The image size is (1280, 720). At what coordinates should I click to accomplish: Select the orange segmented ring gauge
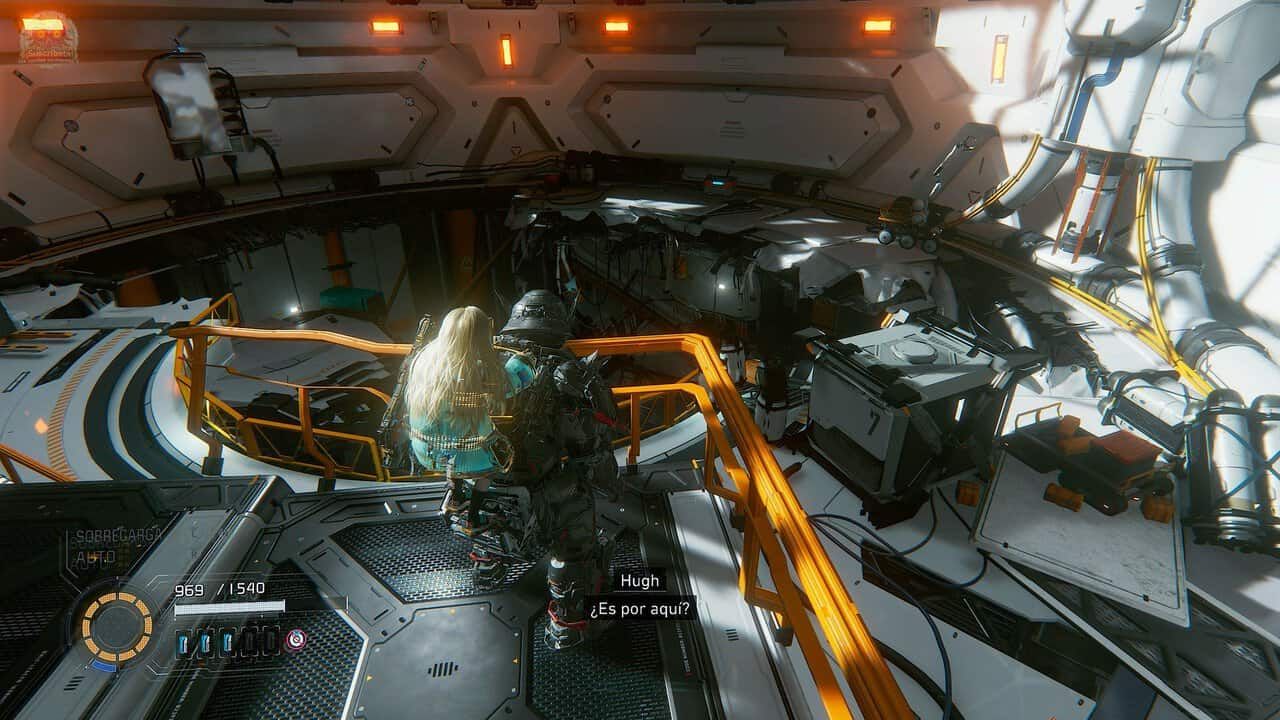coord(117,627)
